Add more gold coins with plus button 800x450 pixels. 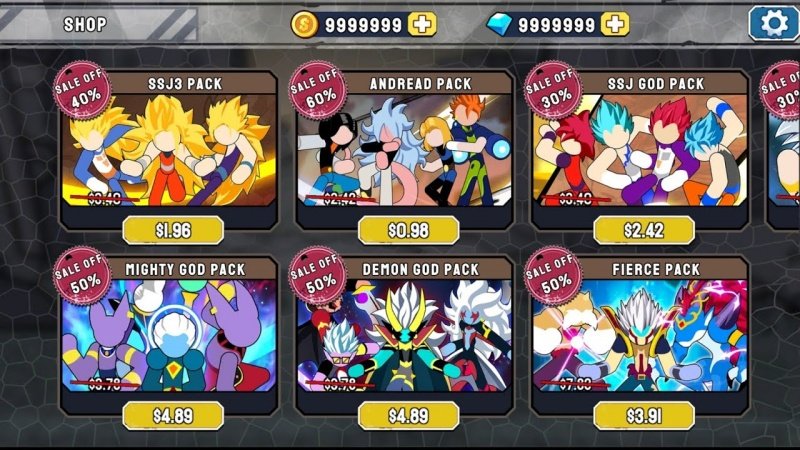[x=422, y=24]
